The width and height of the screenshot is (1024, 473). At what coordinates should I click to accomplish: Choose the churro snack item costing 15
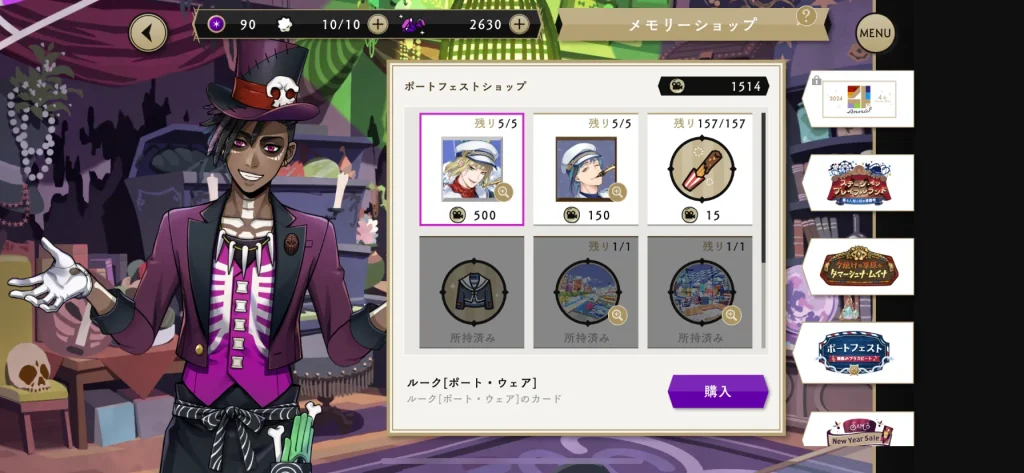pos(699,168)
